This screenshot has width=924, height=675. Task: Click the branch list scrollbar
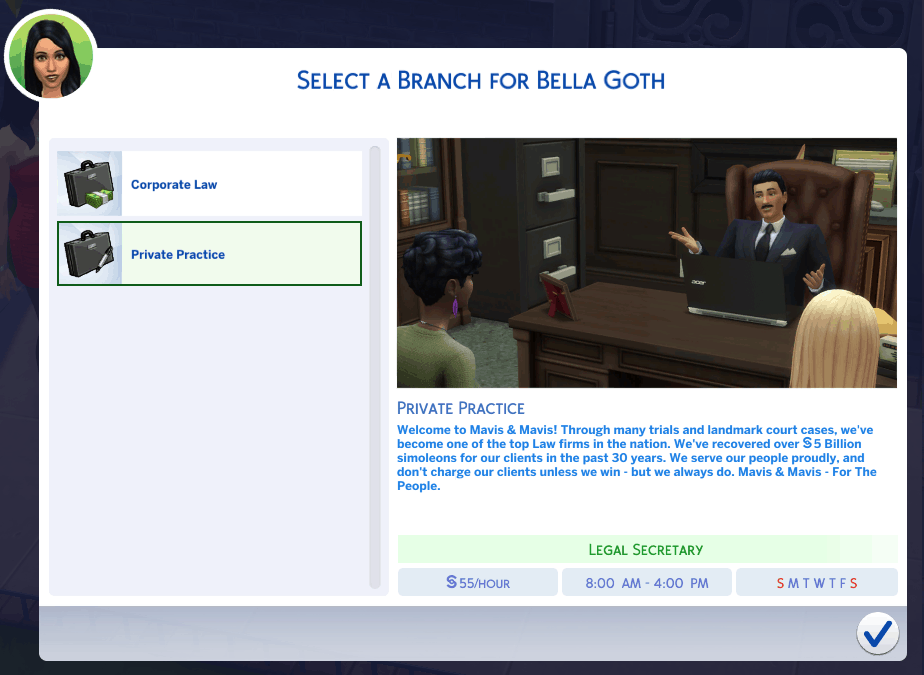(x=375, y=366)
